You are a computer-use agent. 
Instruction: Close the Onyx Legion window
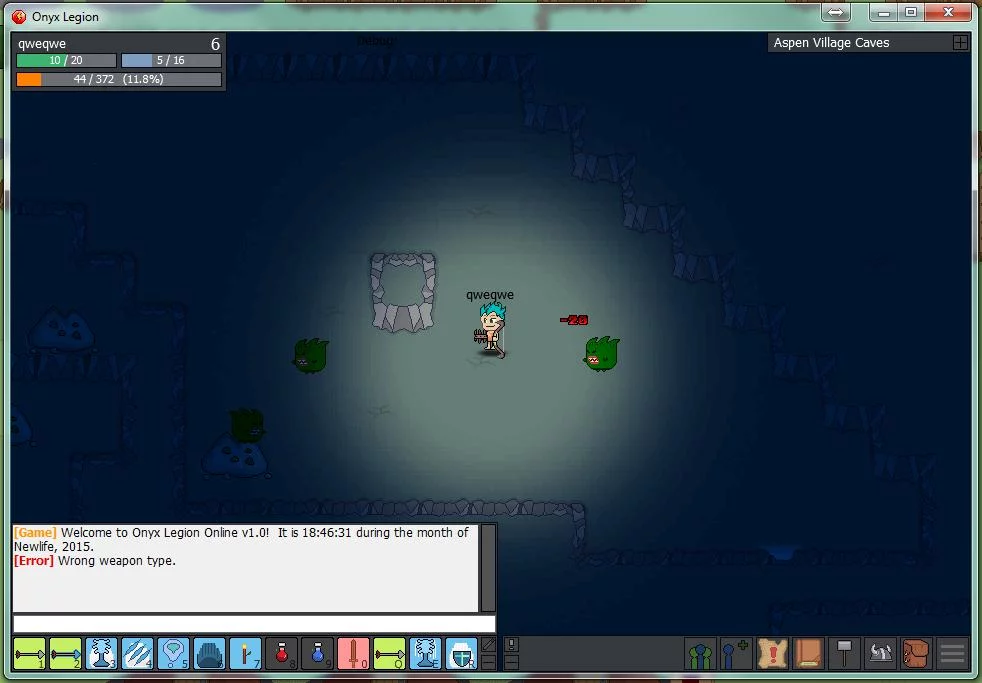tap(946, 12)
